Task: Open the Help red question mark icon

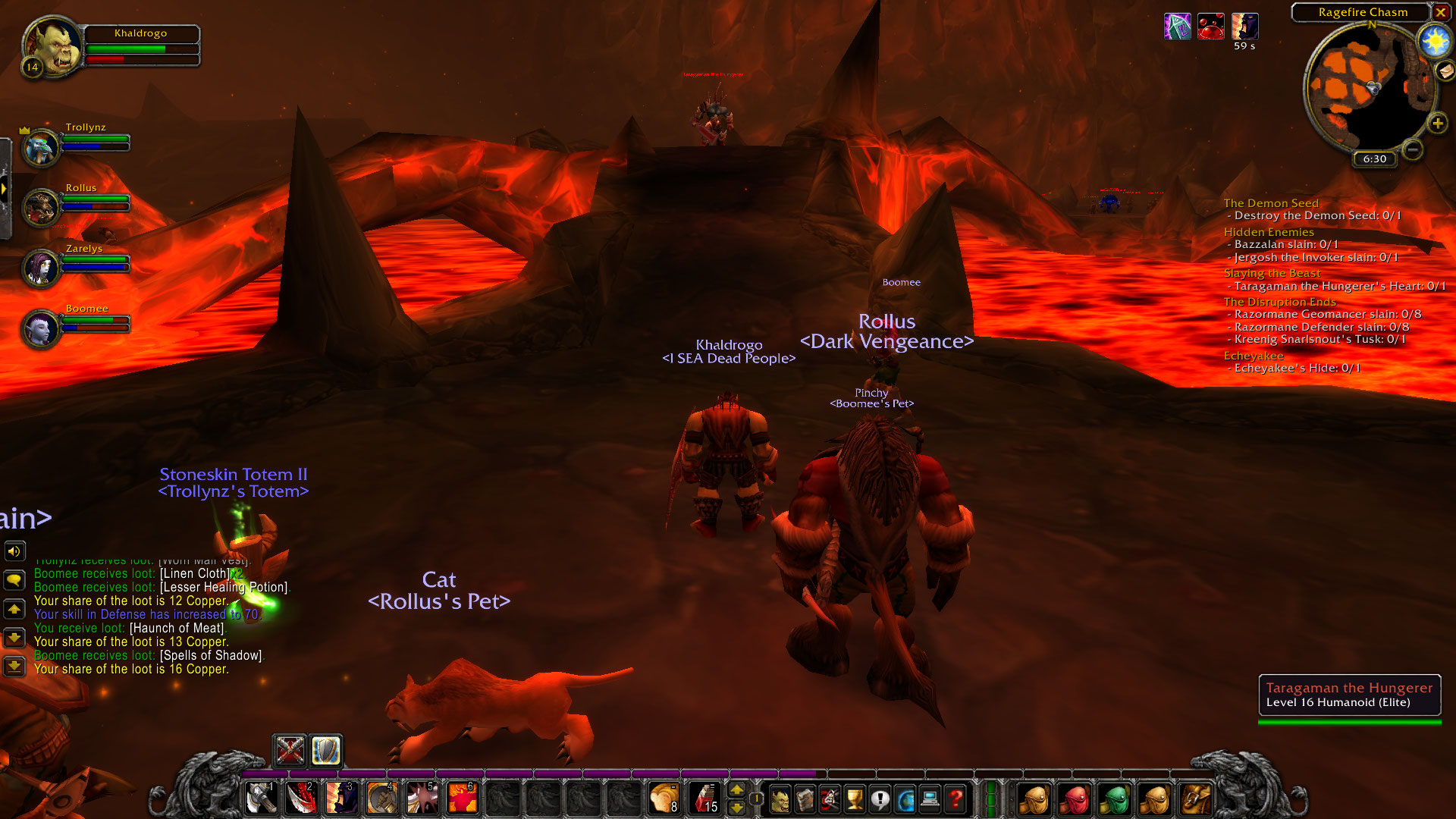Action: [x=954, y=799]
